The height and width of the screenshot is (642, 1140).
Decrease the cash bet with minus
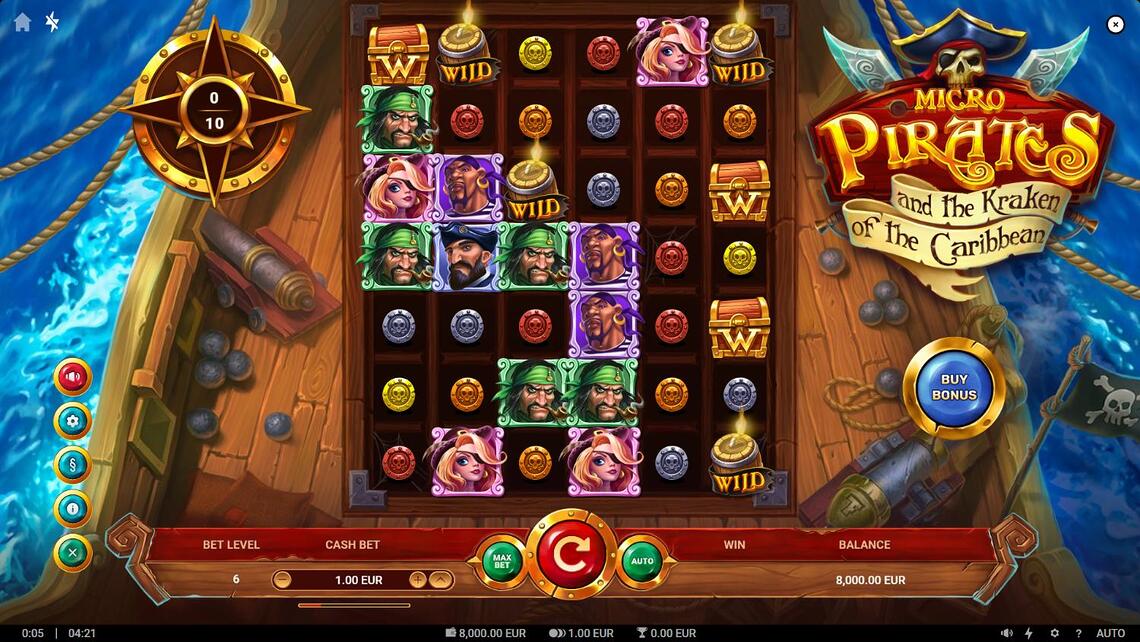coord(283,580)
